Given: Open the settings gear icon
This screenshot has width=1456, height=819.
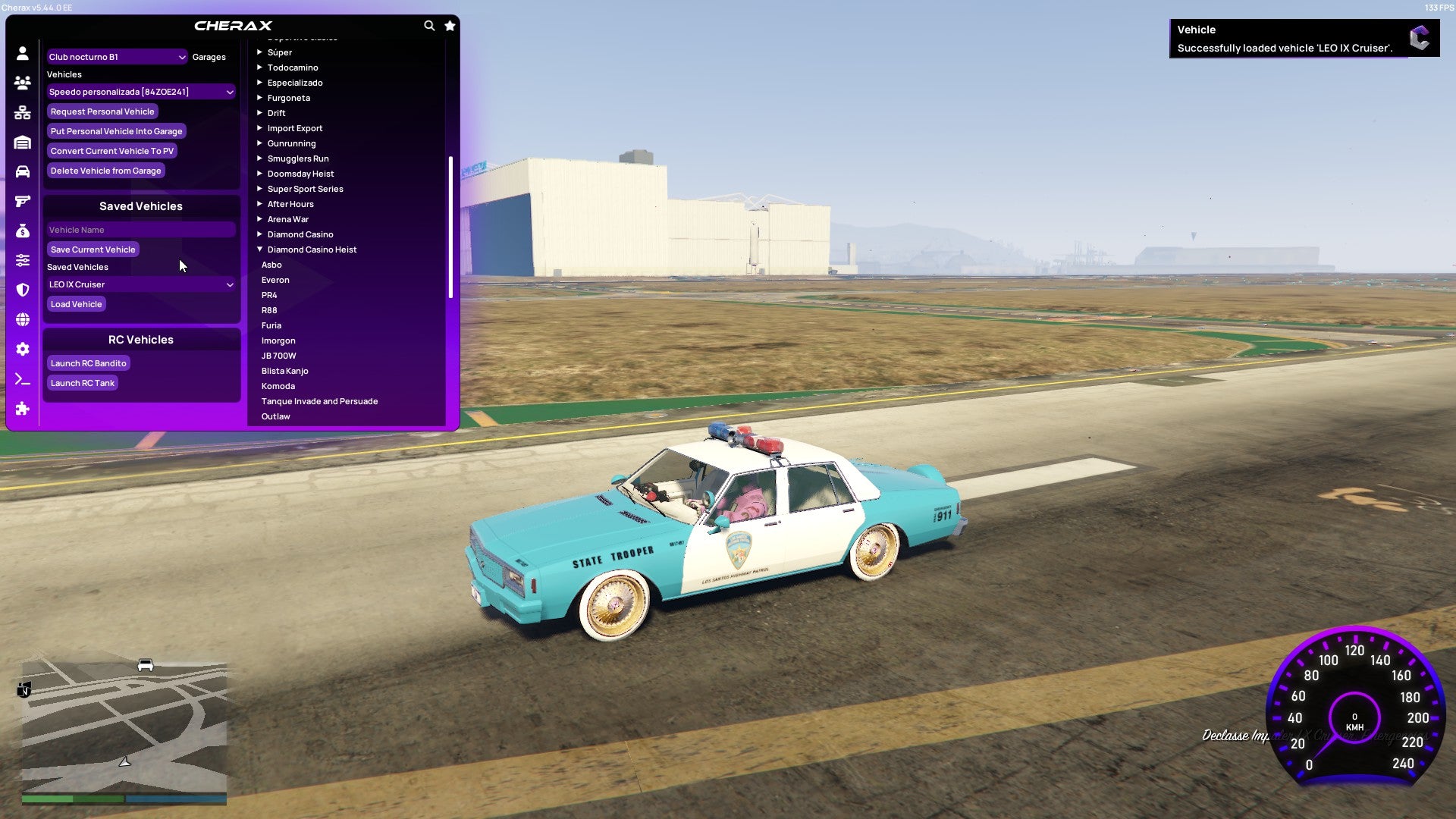Looking at the screenshot, I should [22, 350].
